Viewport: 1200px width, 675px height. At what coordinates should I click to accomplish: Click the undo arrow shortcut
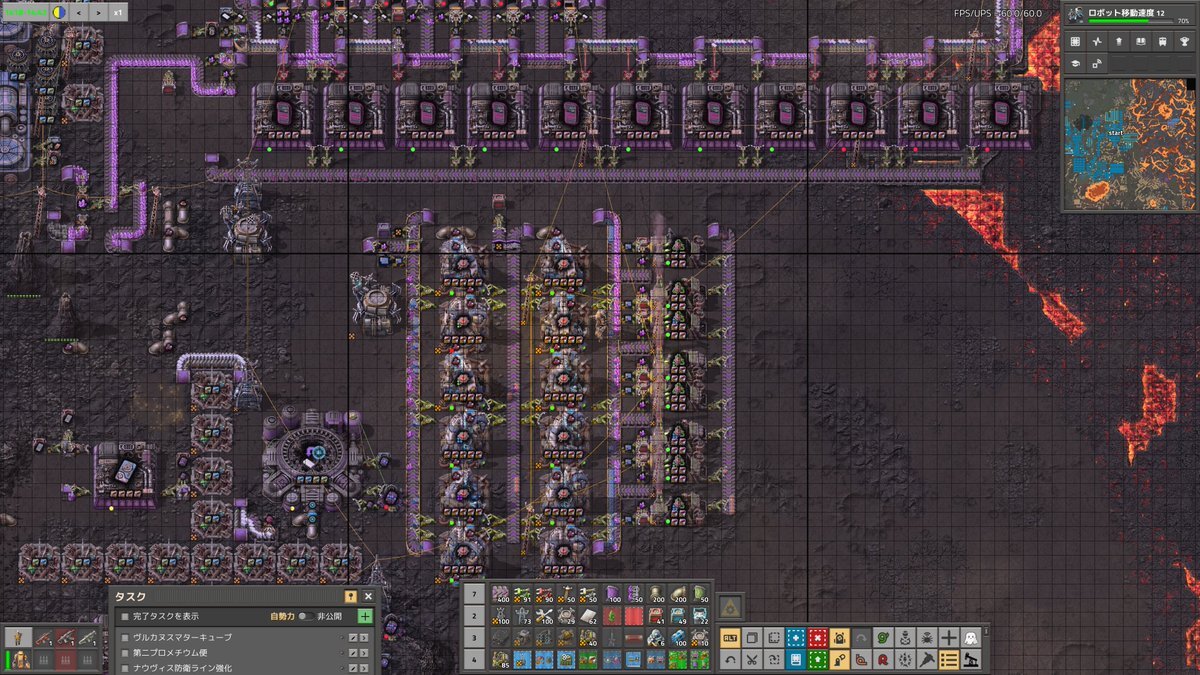[x=730, y=659]
